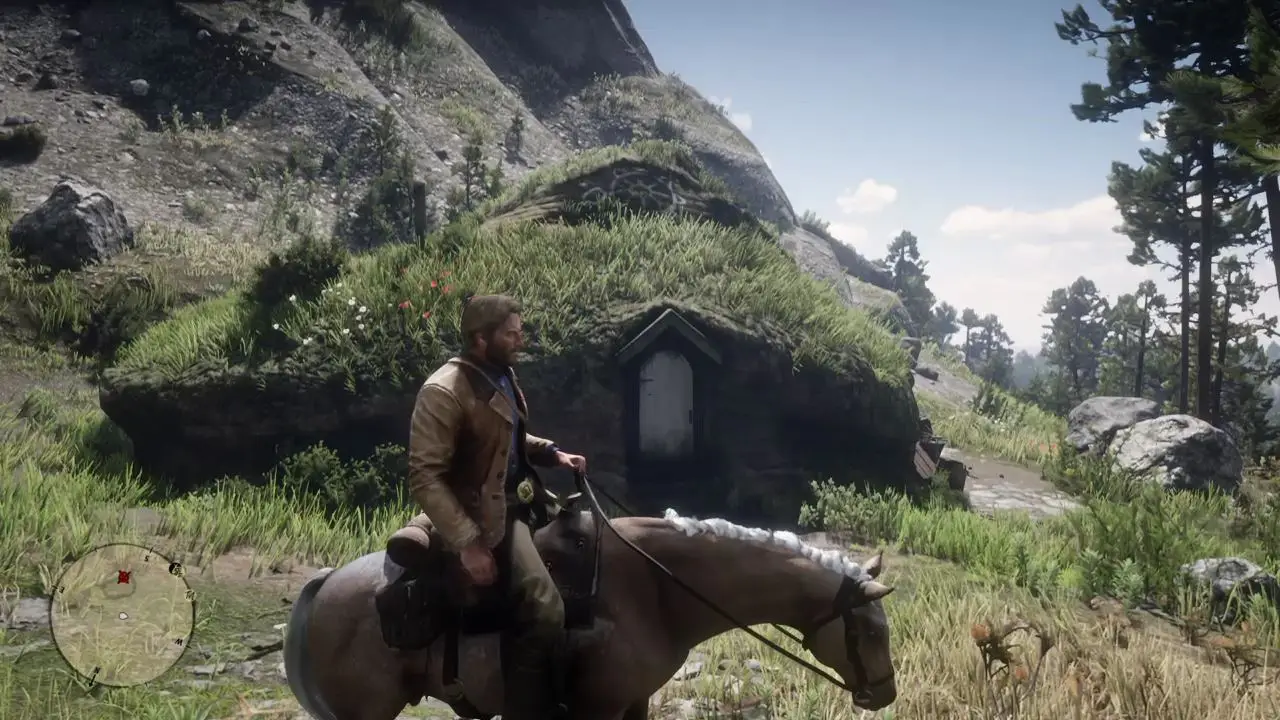Image resolution: width=1280 pixels, height=720 pixels.
Task: Click the red enemy blip on the minimap
Action: click(124, 577)
